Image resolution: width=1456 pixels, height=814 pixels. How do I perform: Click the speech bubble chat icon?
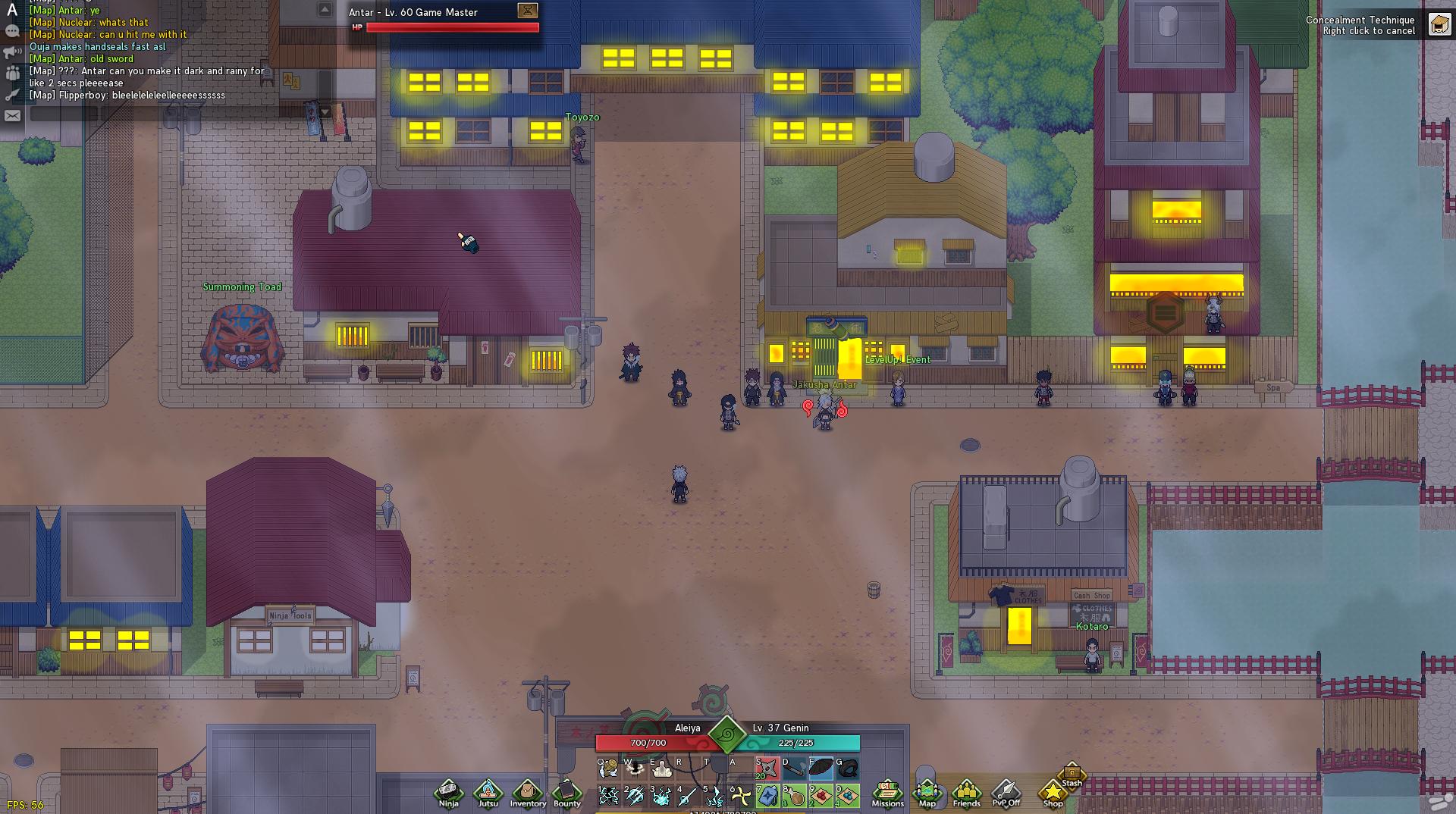pos(12,31)
